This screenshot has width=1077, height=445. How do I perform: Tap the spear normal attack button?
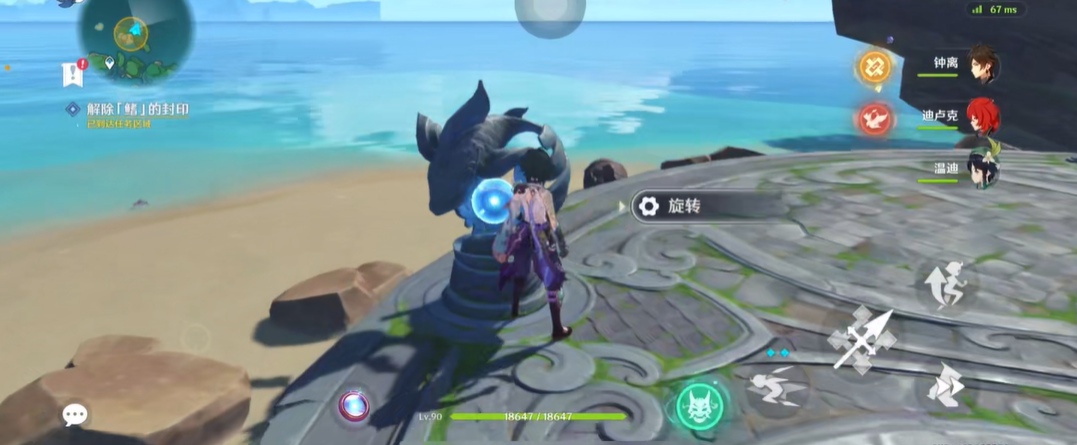click(861, 341)
